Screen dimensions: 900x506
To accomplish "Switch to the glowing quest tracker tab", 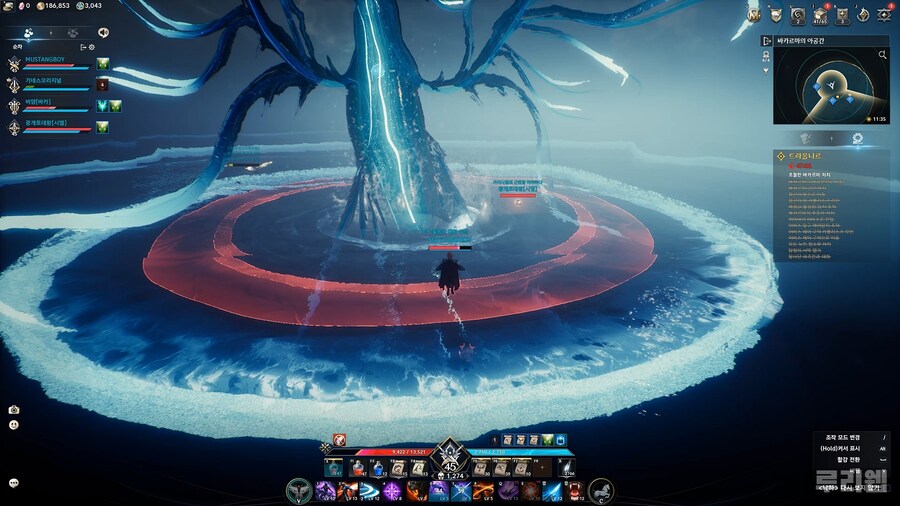I will click(857, 138).
